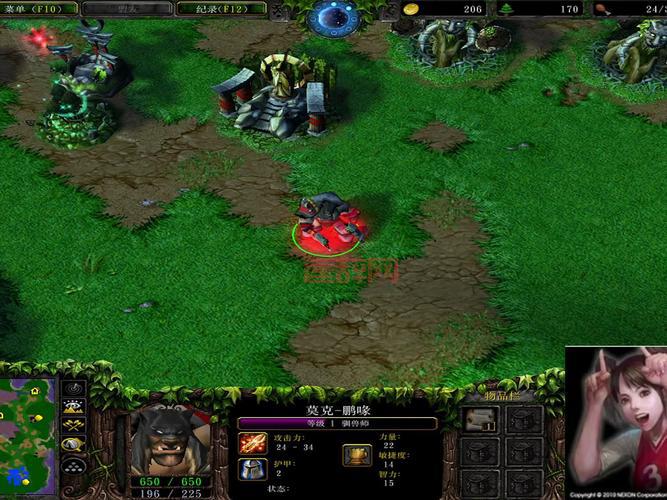This screenshot has width=667, height=500.
Task: Click the anime girl overlay image
Action: (x=615, y=420)
